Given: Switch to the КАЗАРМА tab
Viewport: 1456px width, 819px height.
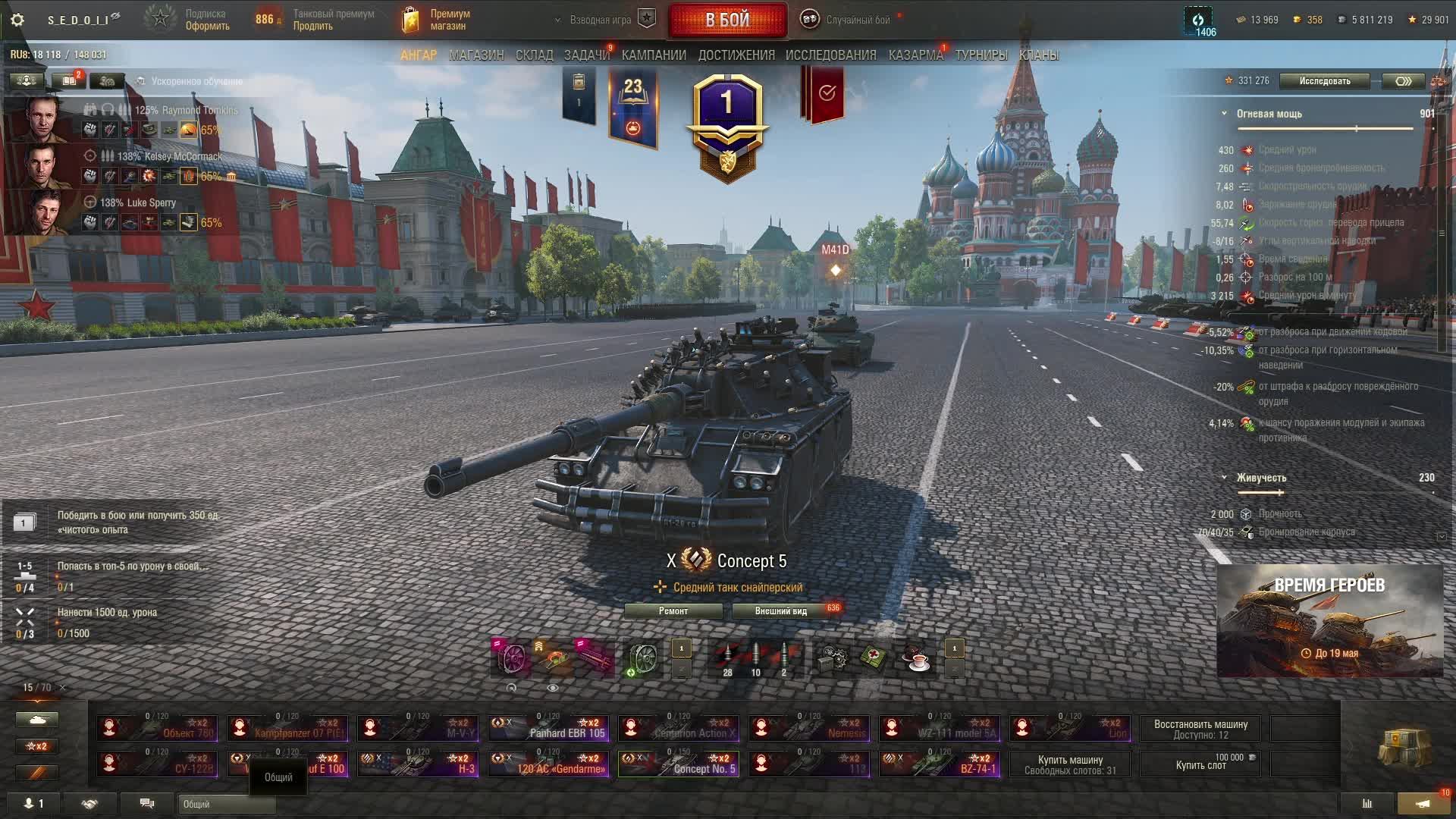Looking at the screenshot, I should 915,55.
